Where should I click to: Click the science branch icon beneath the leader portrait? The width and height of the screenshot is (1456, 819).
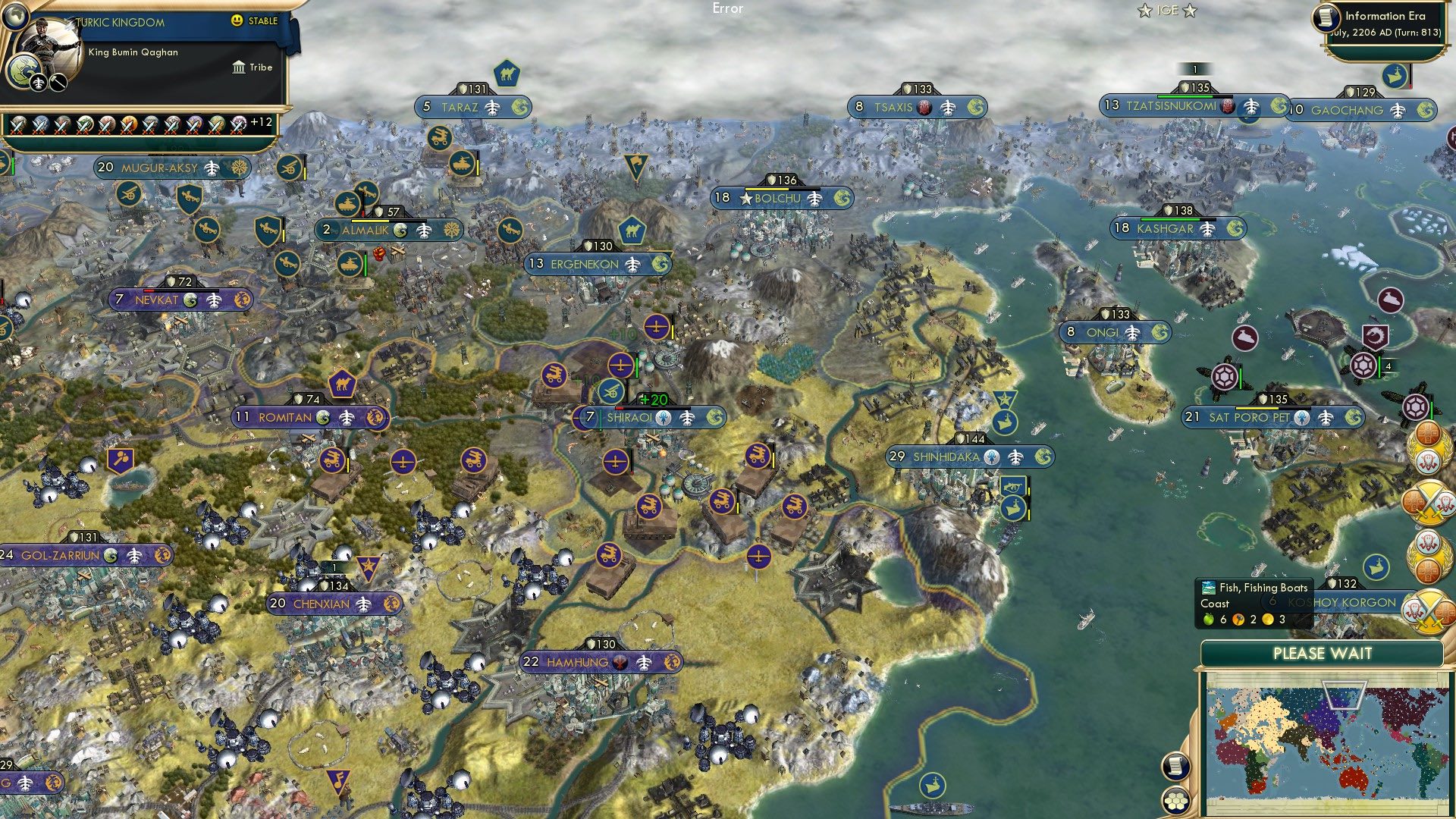38,83
